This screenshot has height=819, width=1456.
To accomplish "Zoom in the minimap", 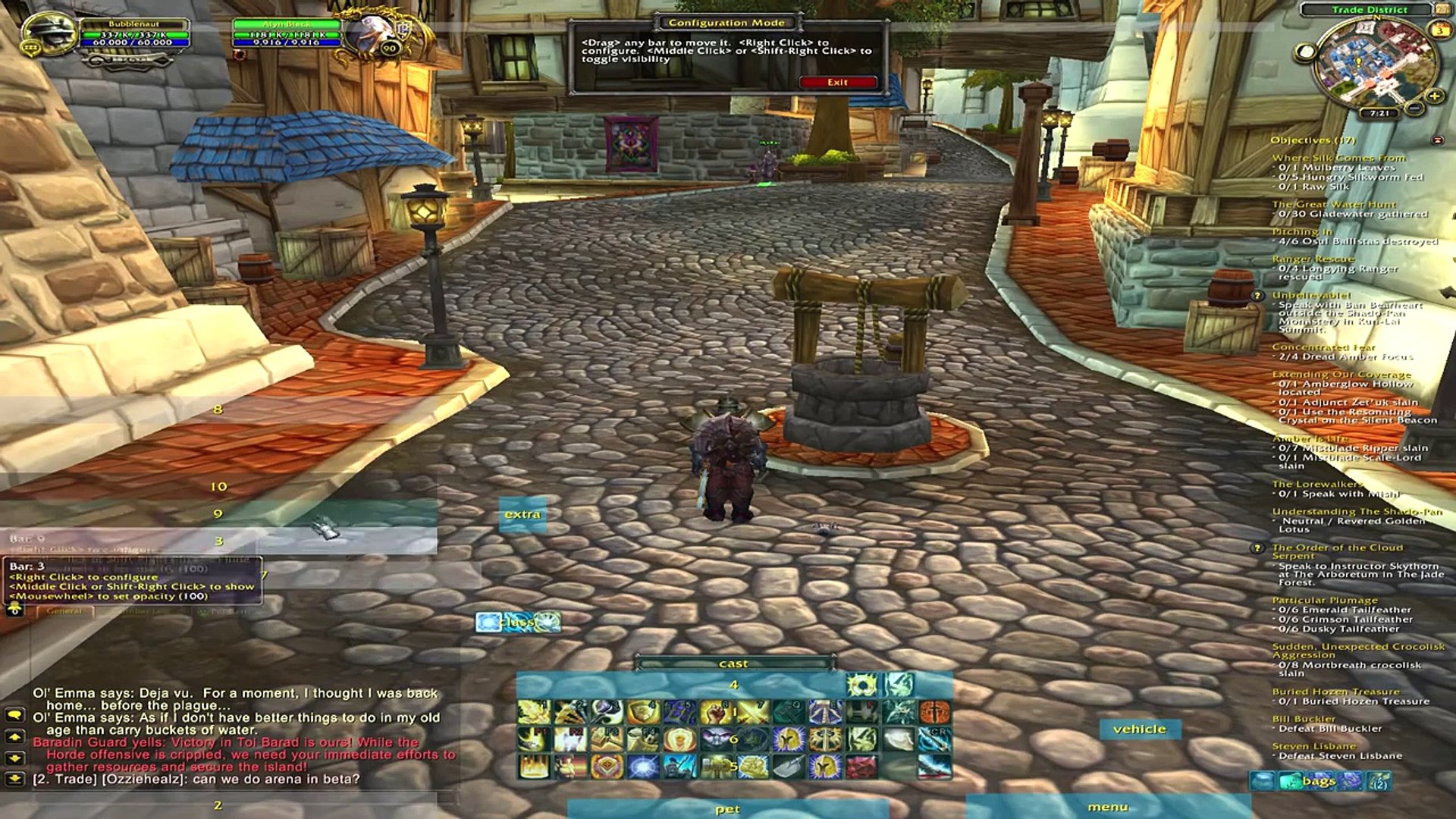I will [1434, 96].
